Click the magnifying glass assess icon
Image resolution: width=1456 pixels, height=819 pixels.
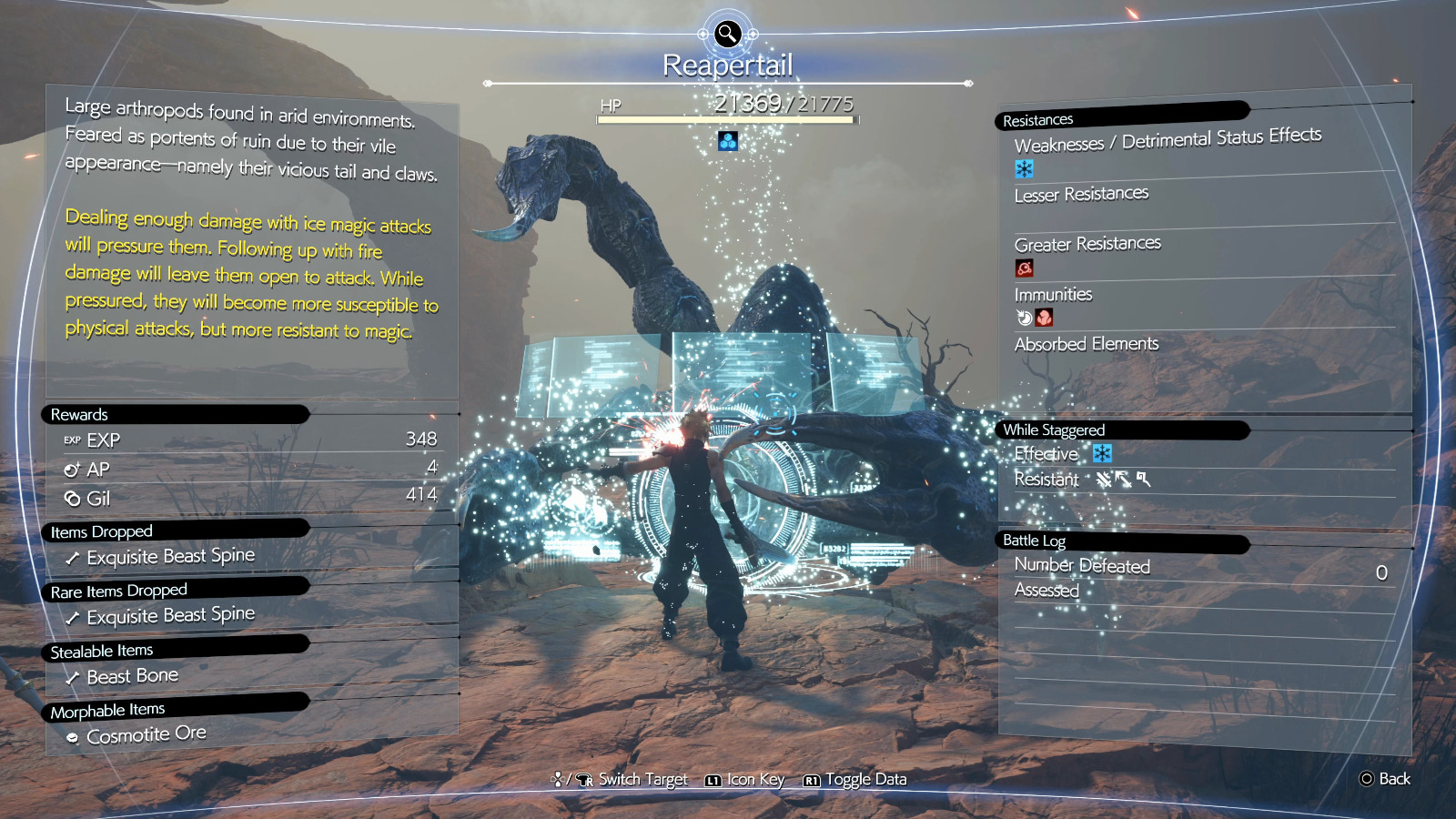(727, 35)
